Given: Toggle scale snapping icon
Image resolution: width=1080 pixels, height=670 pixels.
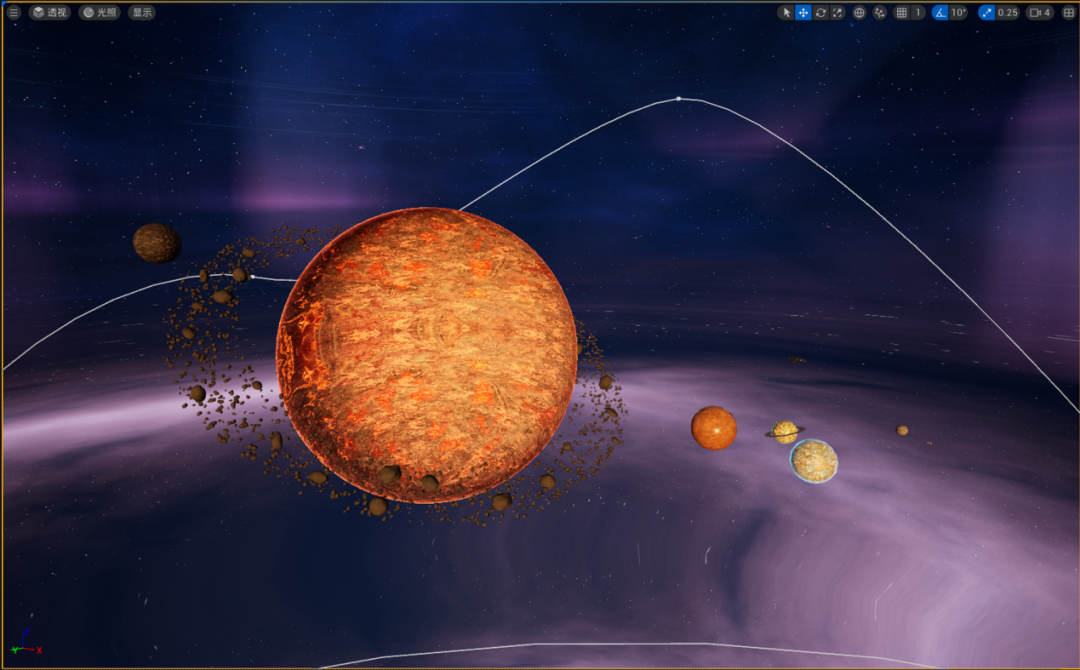Looking at the screenshot, I should coord(987,13).
